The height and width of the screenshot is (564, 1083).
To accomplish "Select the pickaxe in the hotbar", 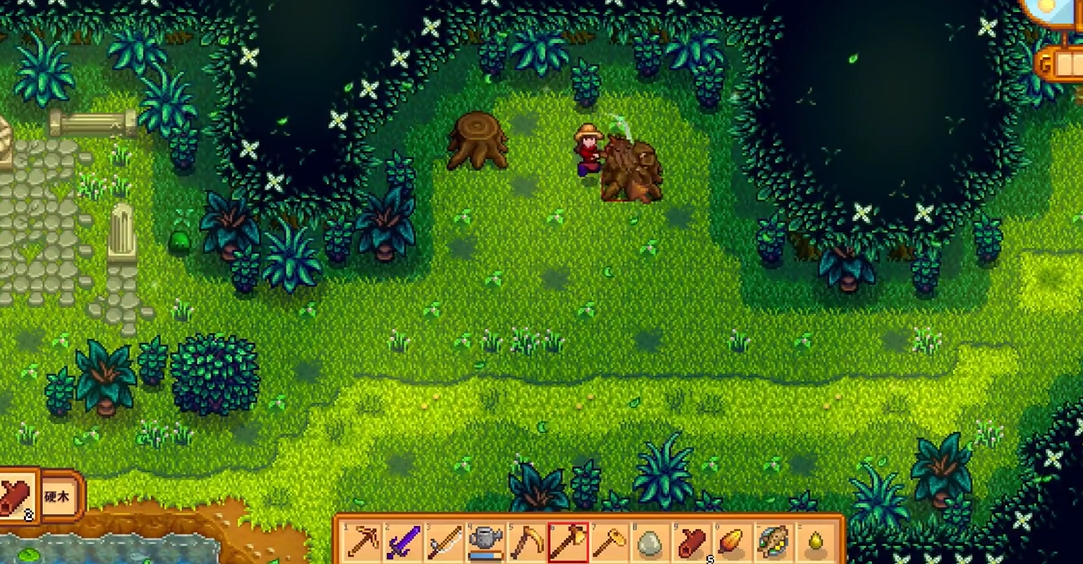I will click(x=361, y=543).
